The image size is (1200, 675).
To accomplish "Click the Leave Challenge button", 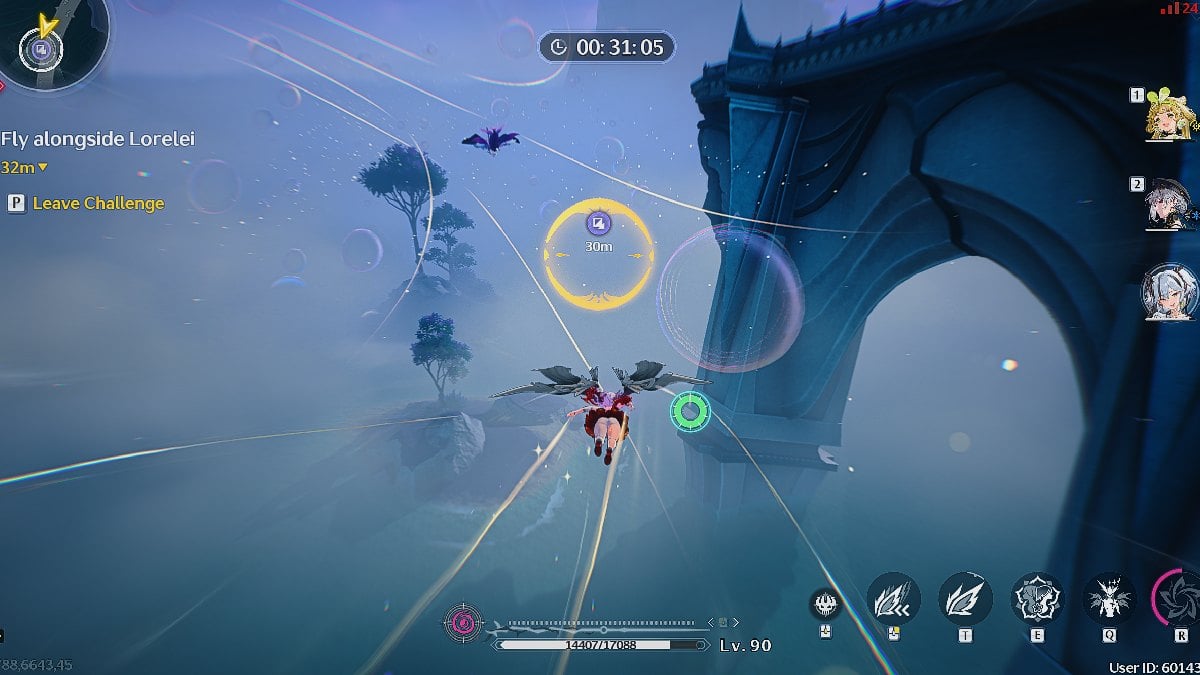I will [x=97, y=203].
